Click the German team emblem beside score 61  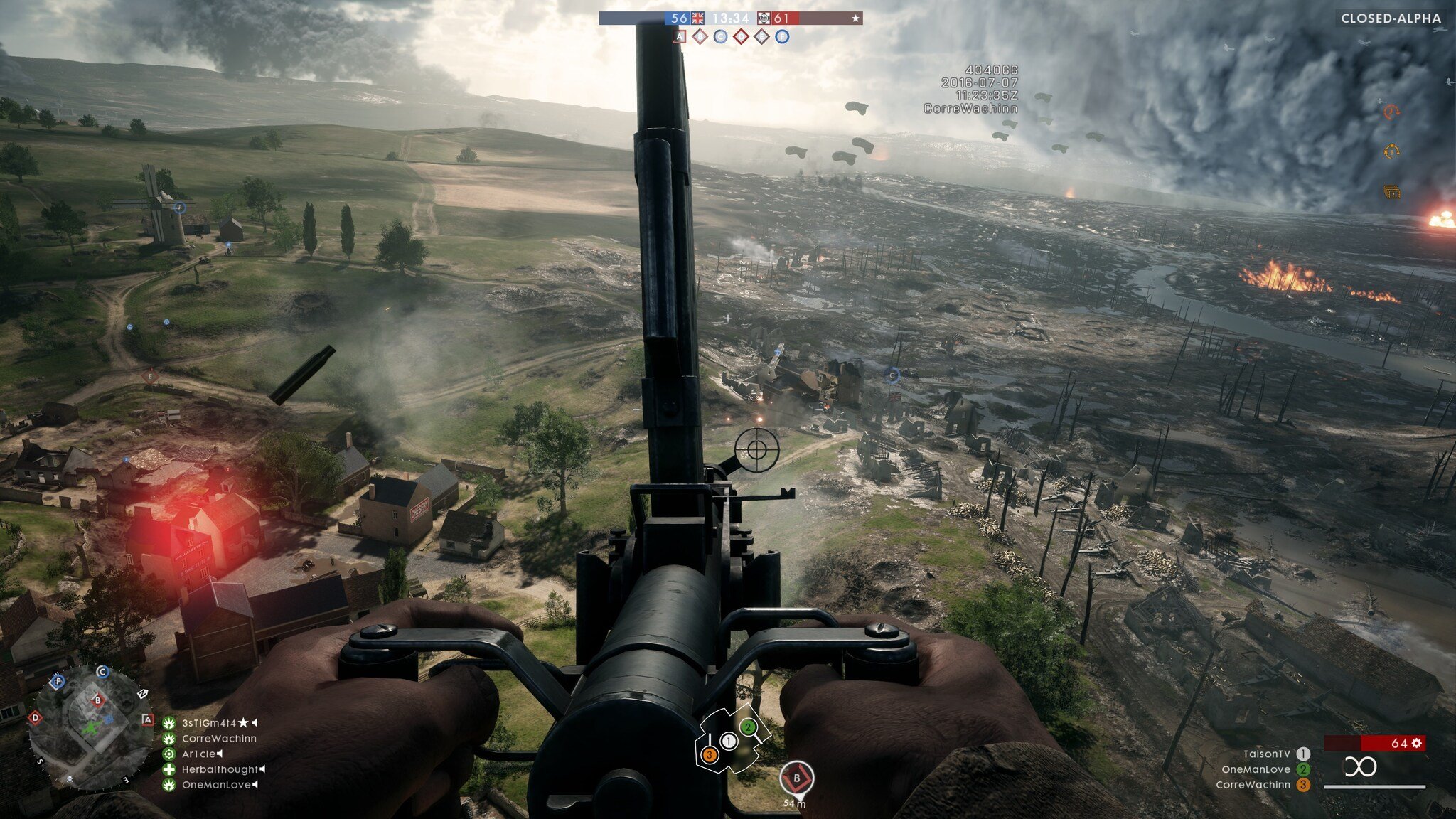point(764,18)
